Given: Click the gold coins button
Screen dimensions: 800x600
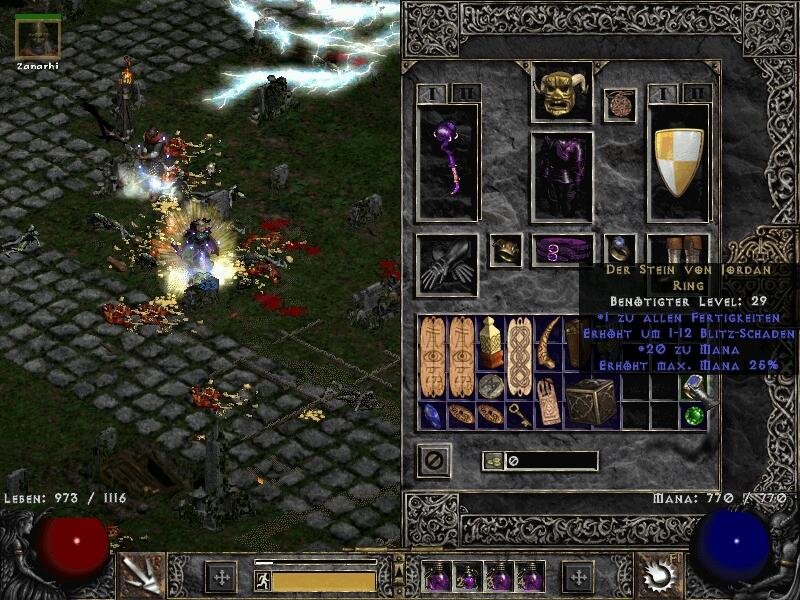Looking at the screenshot, I should coord(493,461).
